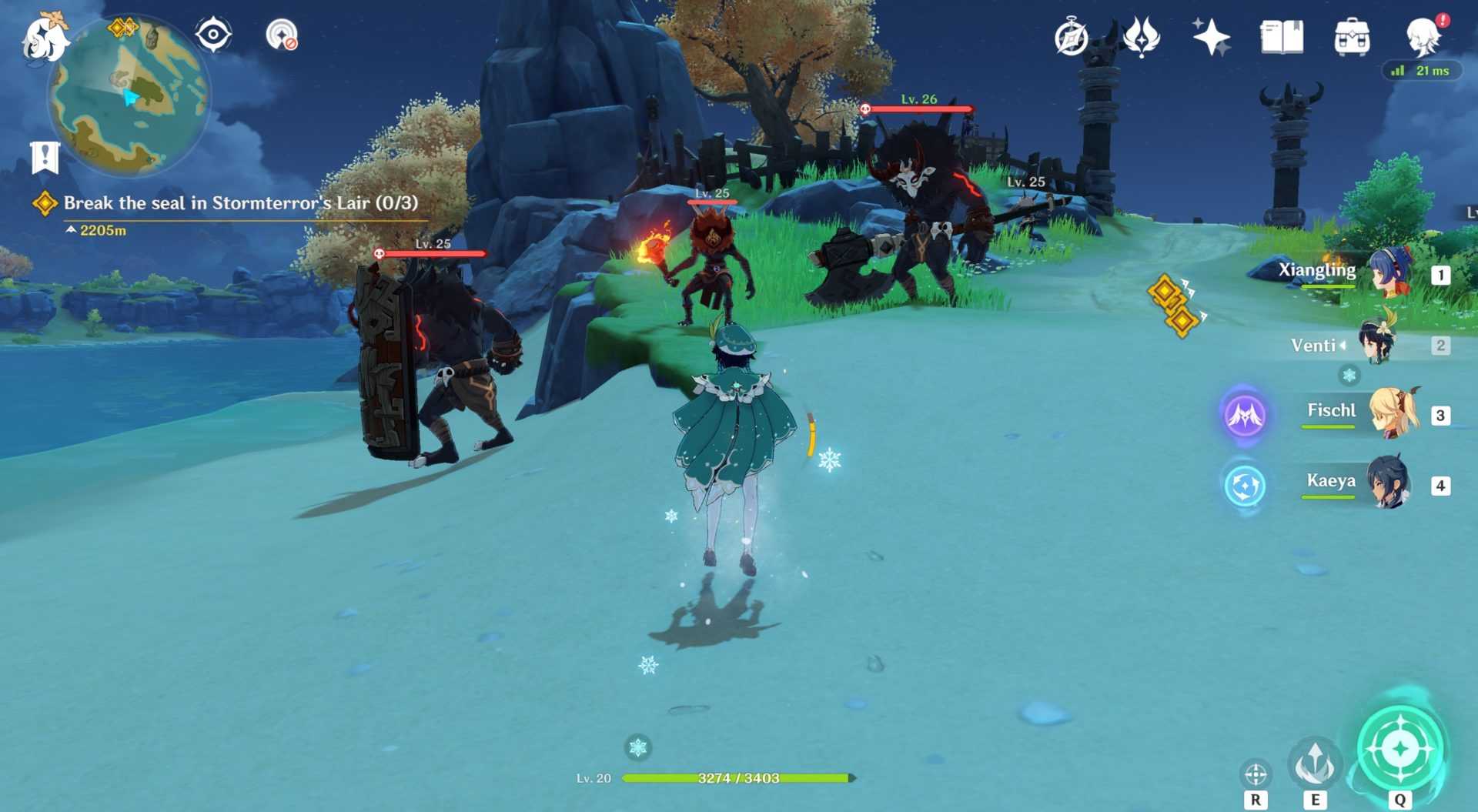Trigger Kaeya's cryo elemental burst icon
1478x812 pixels.
click(x=1244, y=486)
